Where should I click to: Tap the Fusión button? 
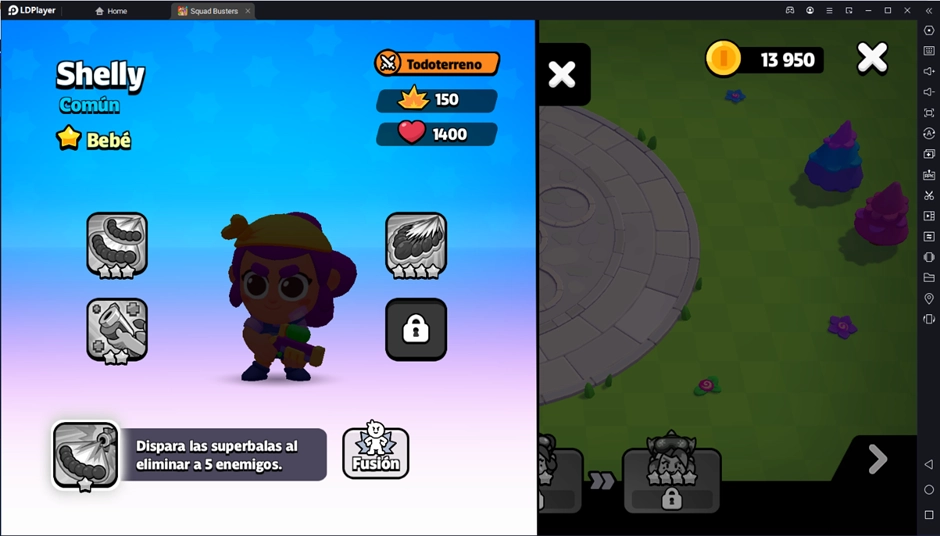(375, 453)
